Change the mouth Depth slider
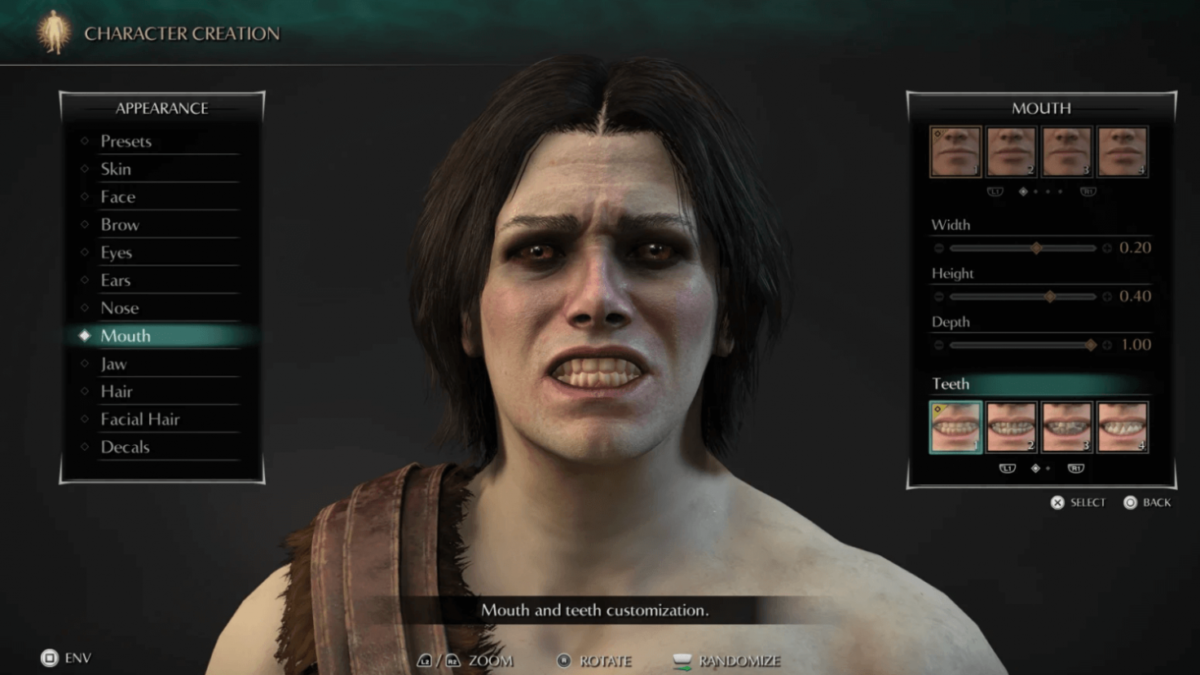Screen dimensions: 1200x675 click(1090, 345)
